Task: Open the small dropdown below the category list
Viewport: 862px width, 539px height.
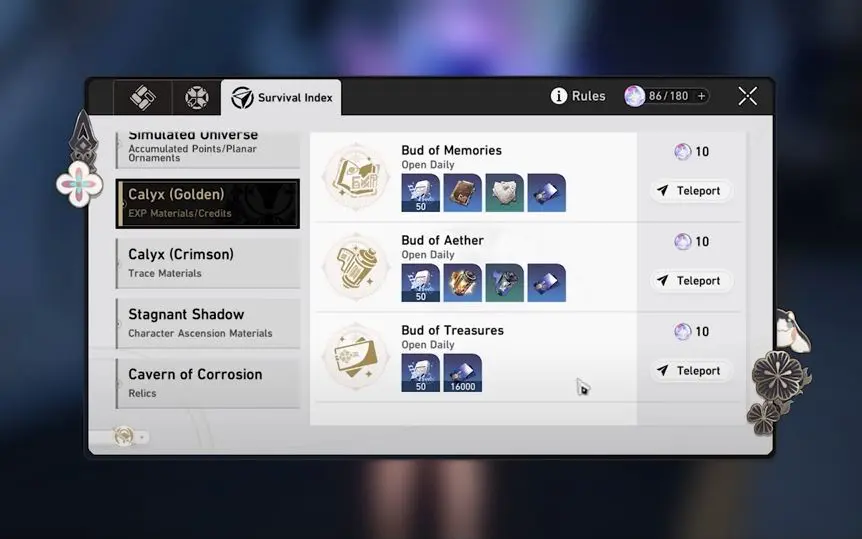Action: pyautogui.click(x=131, y=437)
